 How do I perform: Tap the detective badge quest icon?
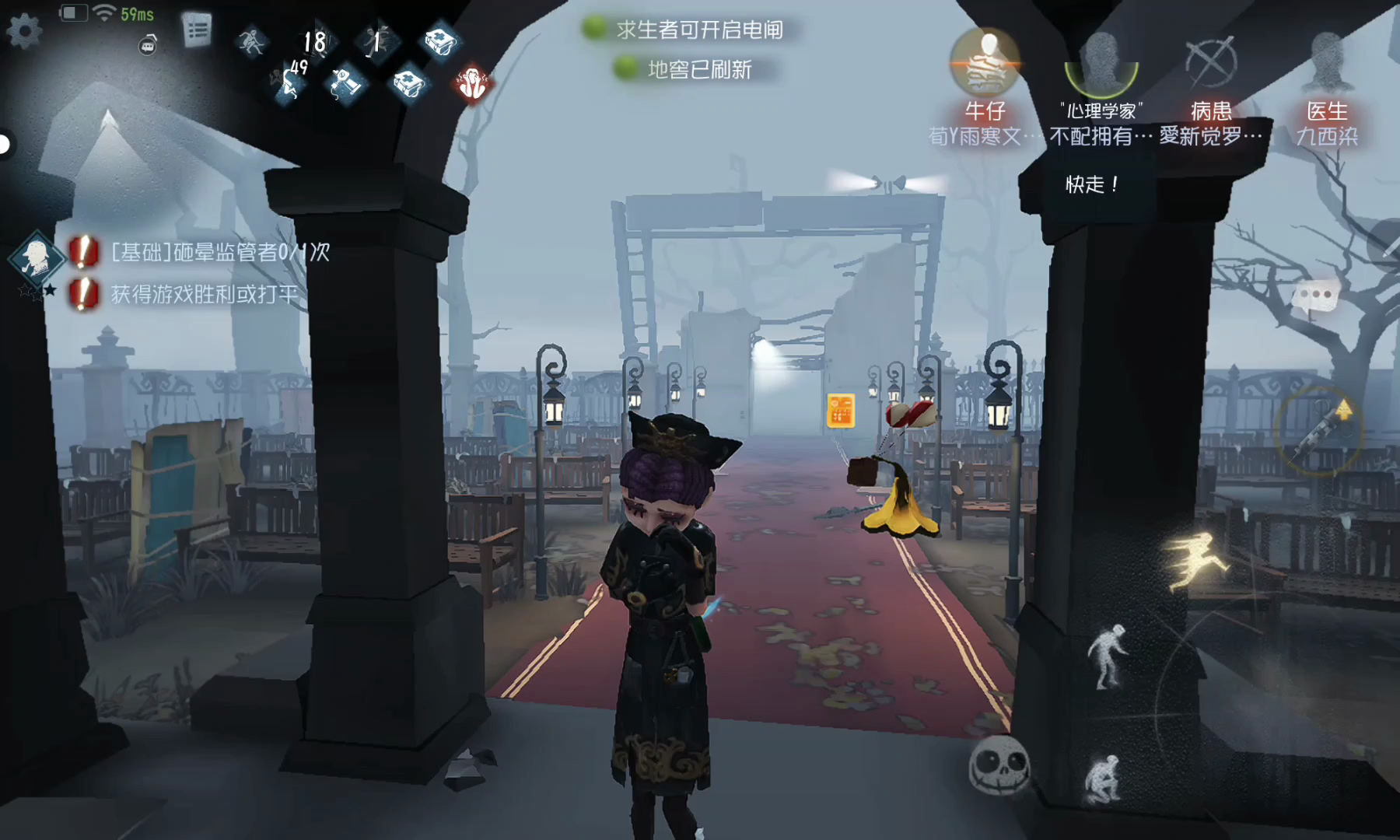click(35, 257)
